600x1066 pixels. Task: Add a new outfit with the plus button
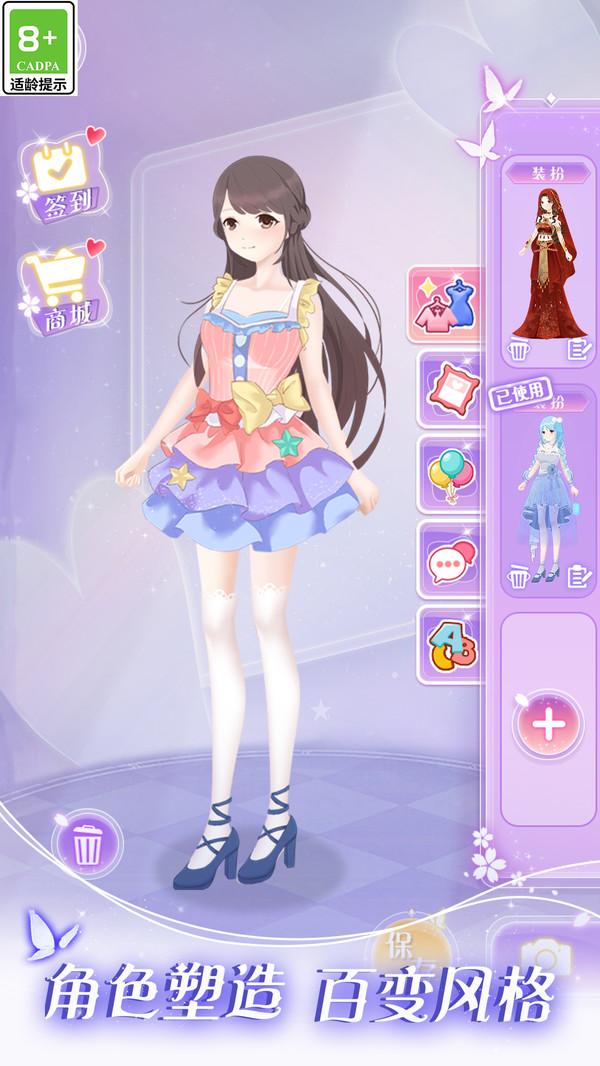pyautogui.click(x=547, y=724)
